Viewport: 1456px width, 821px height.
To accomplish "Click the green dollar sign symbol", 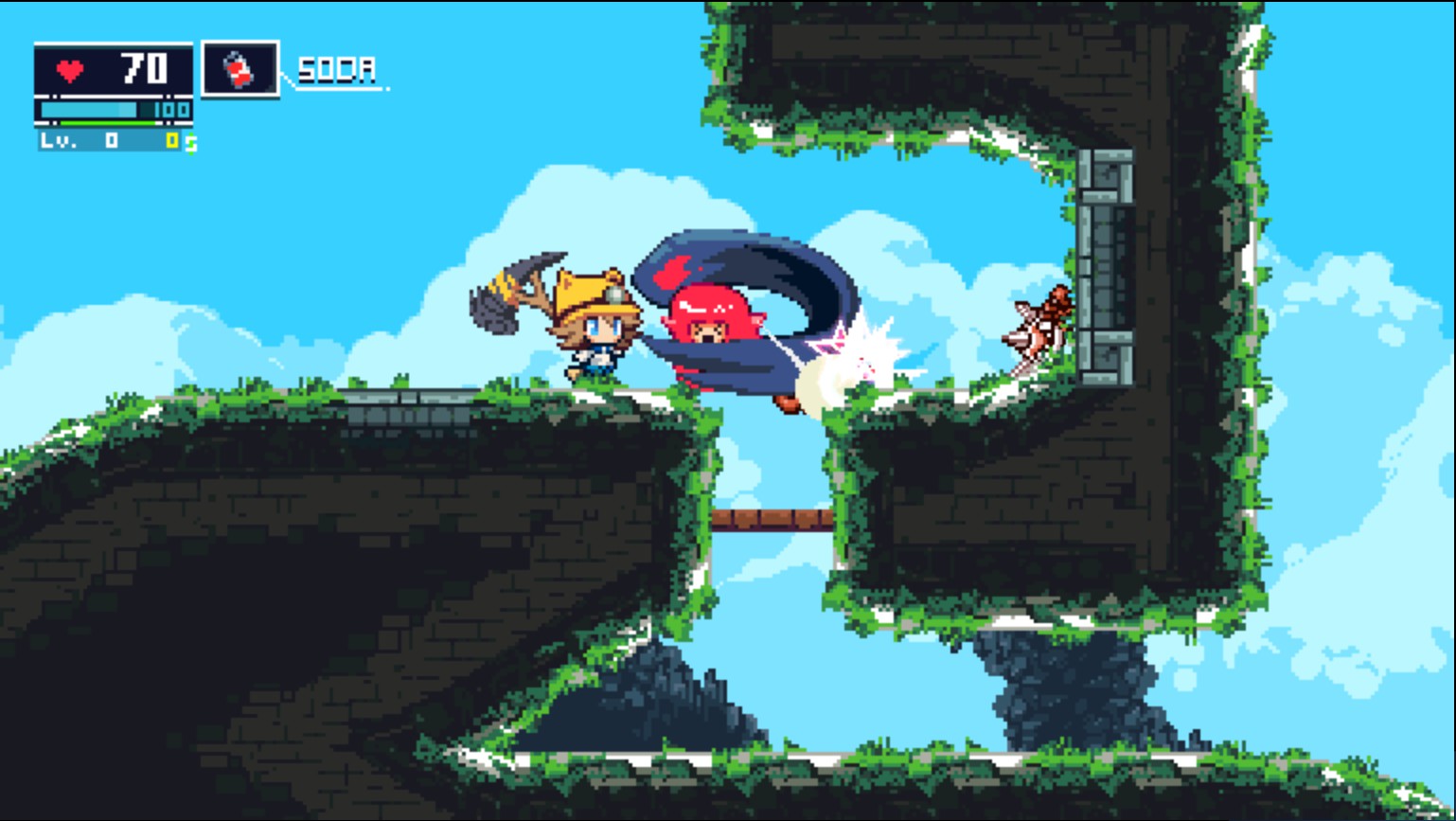I will (x=191, y=143).
